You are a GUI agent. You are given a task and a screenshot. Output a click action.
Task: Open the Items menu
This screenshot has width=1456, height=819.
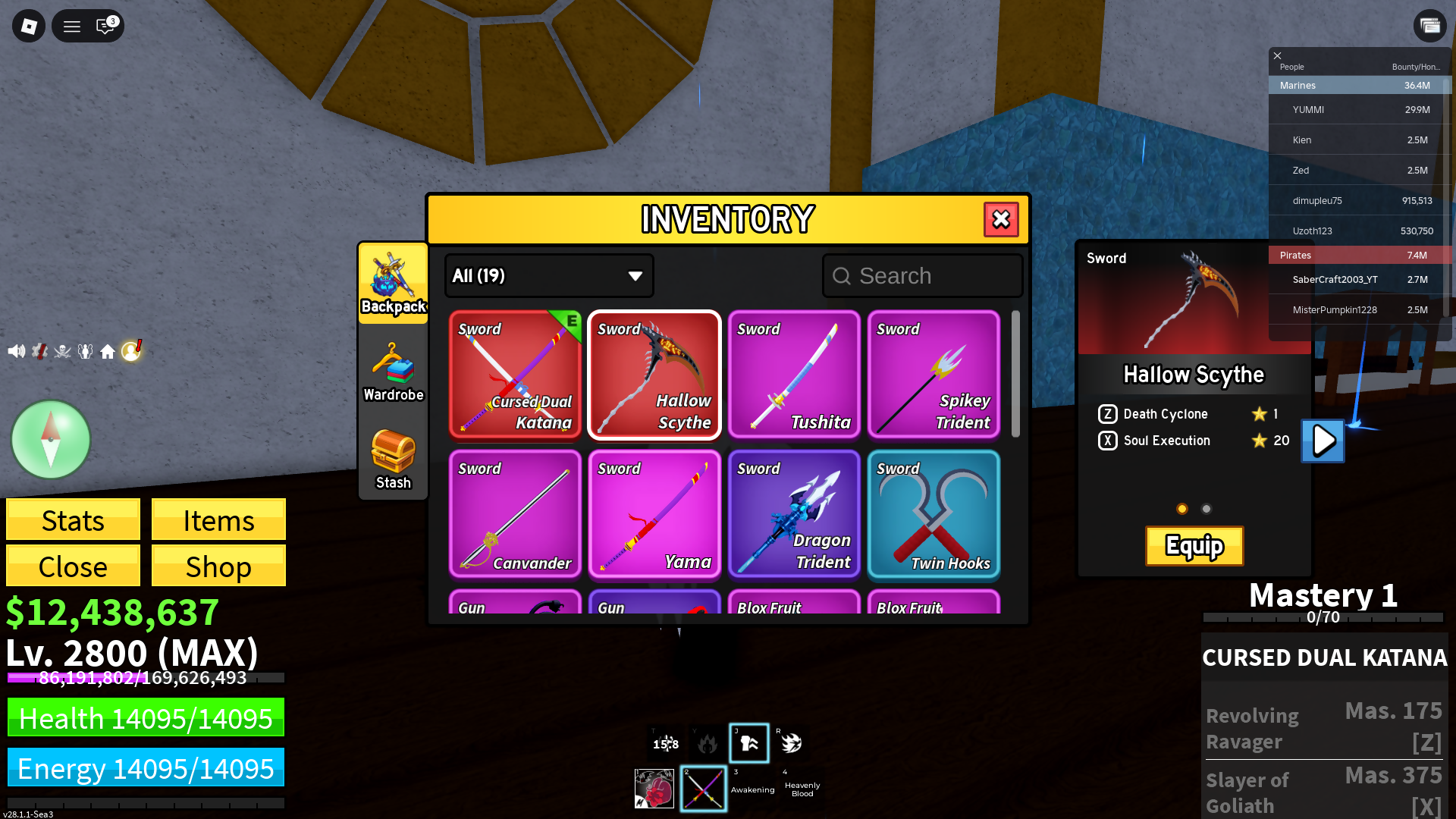pos(218,520)
